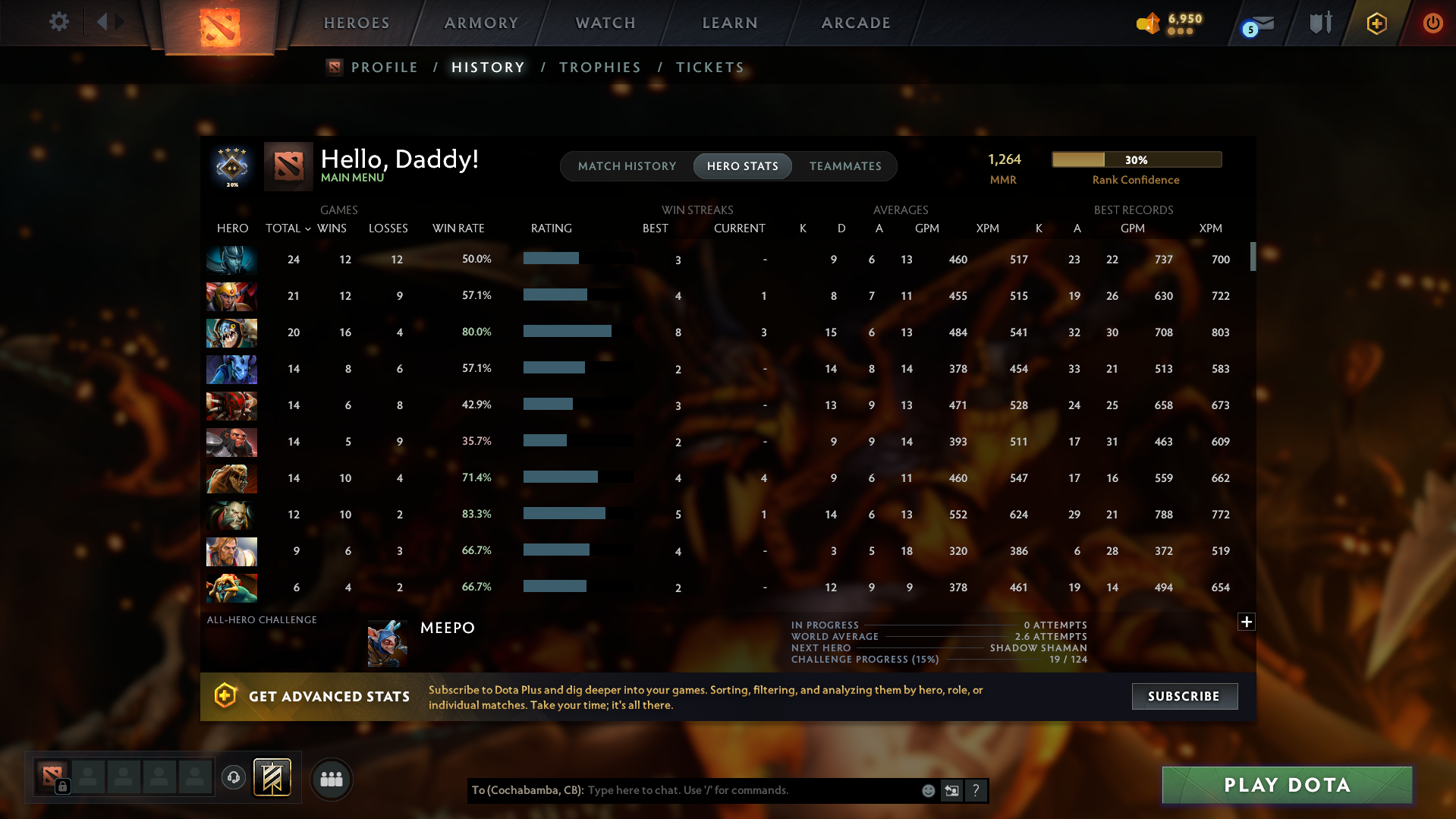The image size is (1456, 819).
Task: Click the question mark help icon beside chat
Action: tap(976, 790)
